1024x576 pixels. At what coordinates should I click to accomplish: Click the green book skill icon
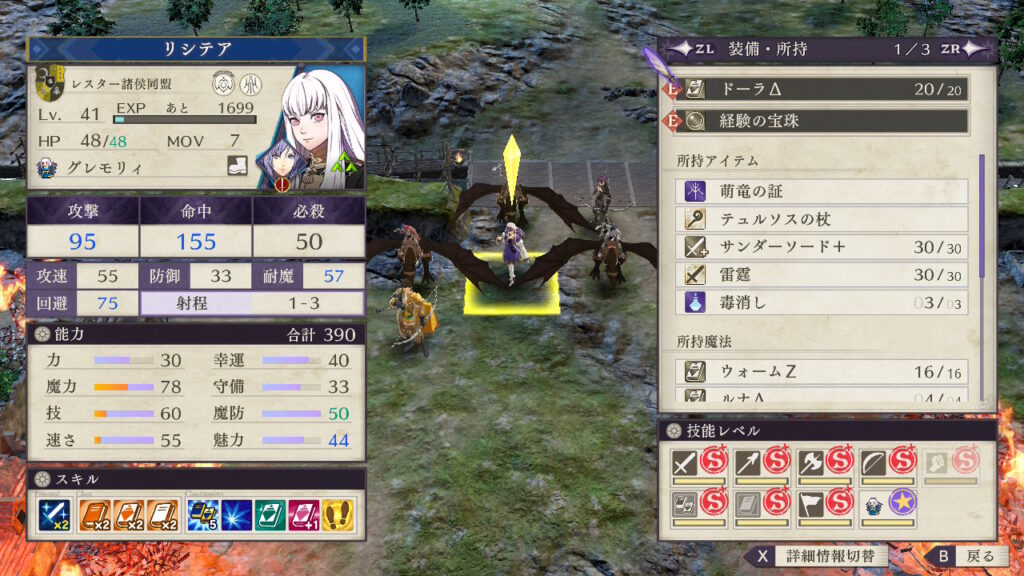tap(271, 515)
